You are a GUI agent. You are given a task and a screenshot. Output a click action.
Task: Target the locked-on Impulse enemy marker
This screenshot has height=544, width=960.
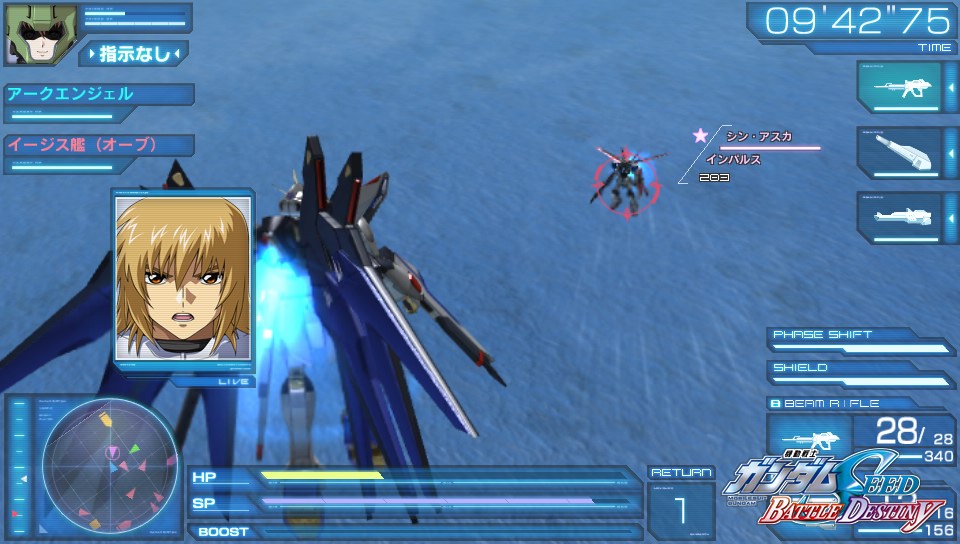(x=625, y=180)
